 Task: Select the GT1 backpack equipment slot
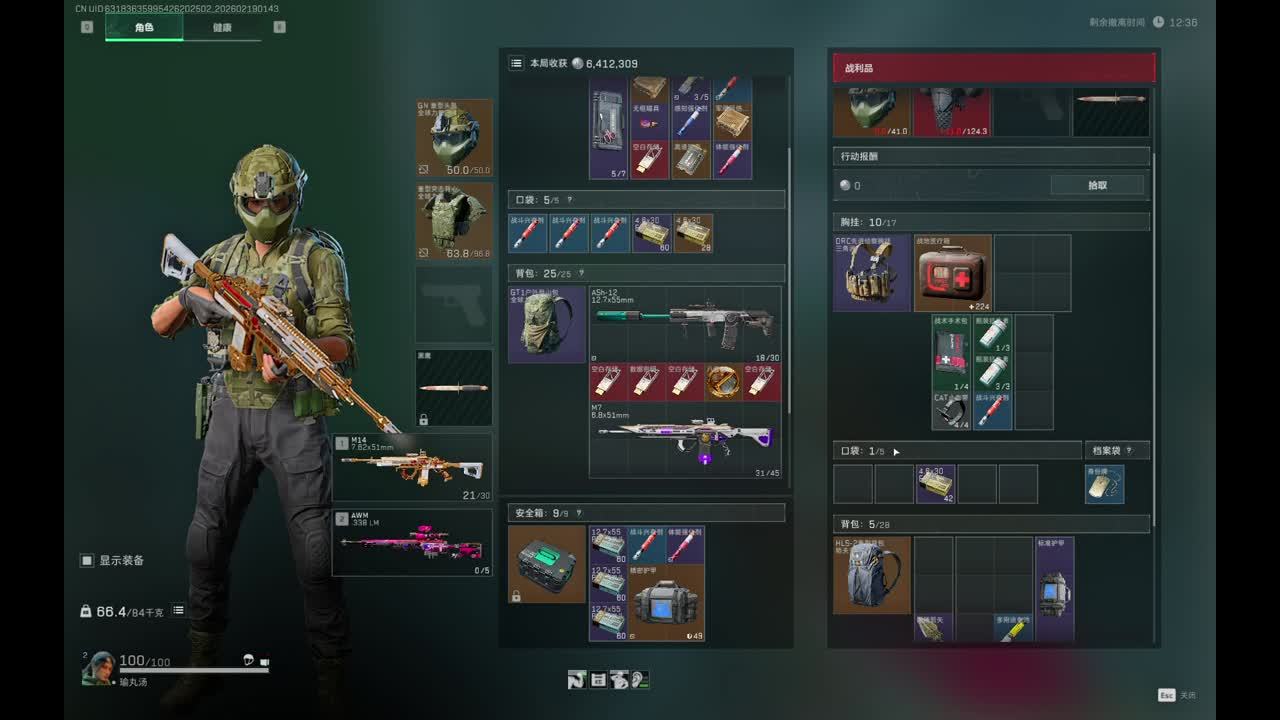click(x=547, y=325)
